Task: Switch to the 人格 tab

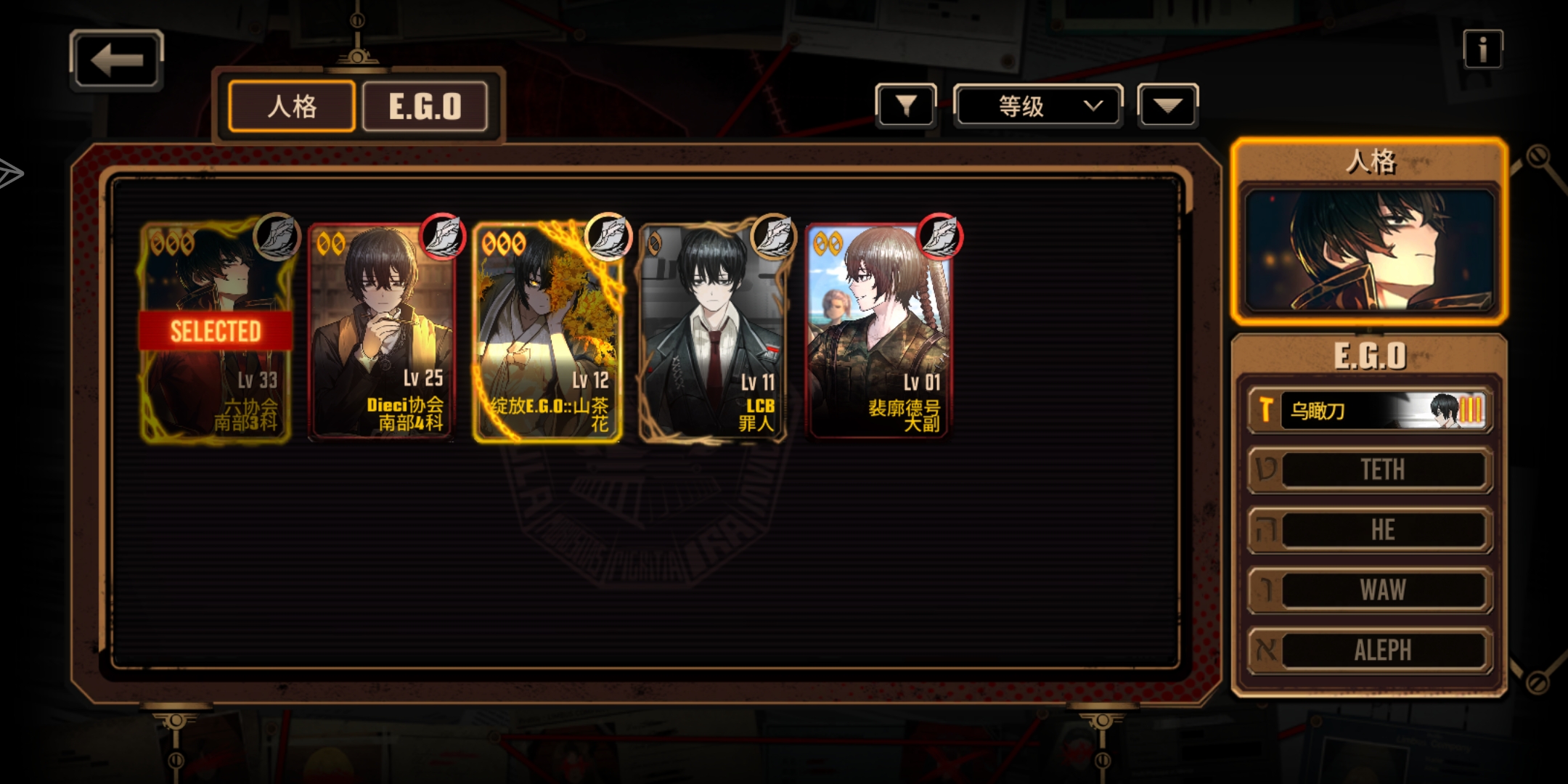Action: tap(292, 107)
